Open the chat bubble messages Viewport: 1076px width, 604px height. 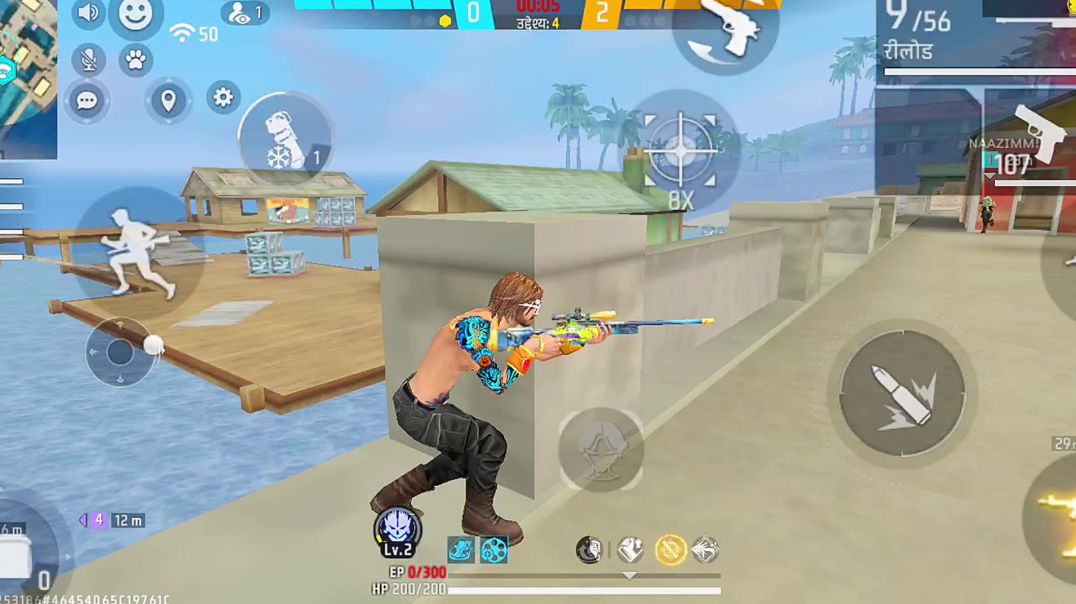tap(87, 102)
